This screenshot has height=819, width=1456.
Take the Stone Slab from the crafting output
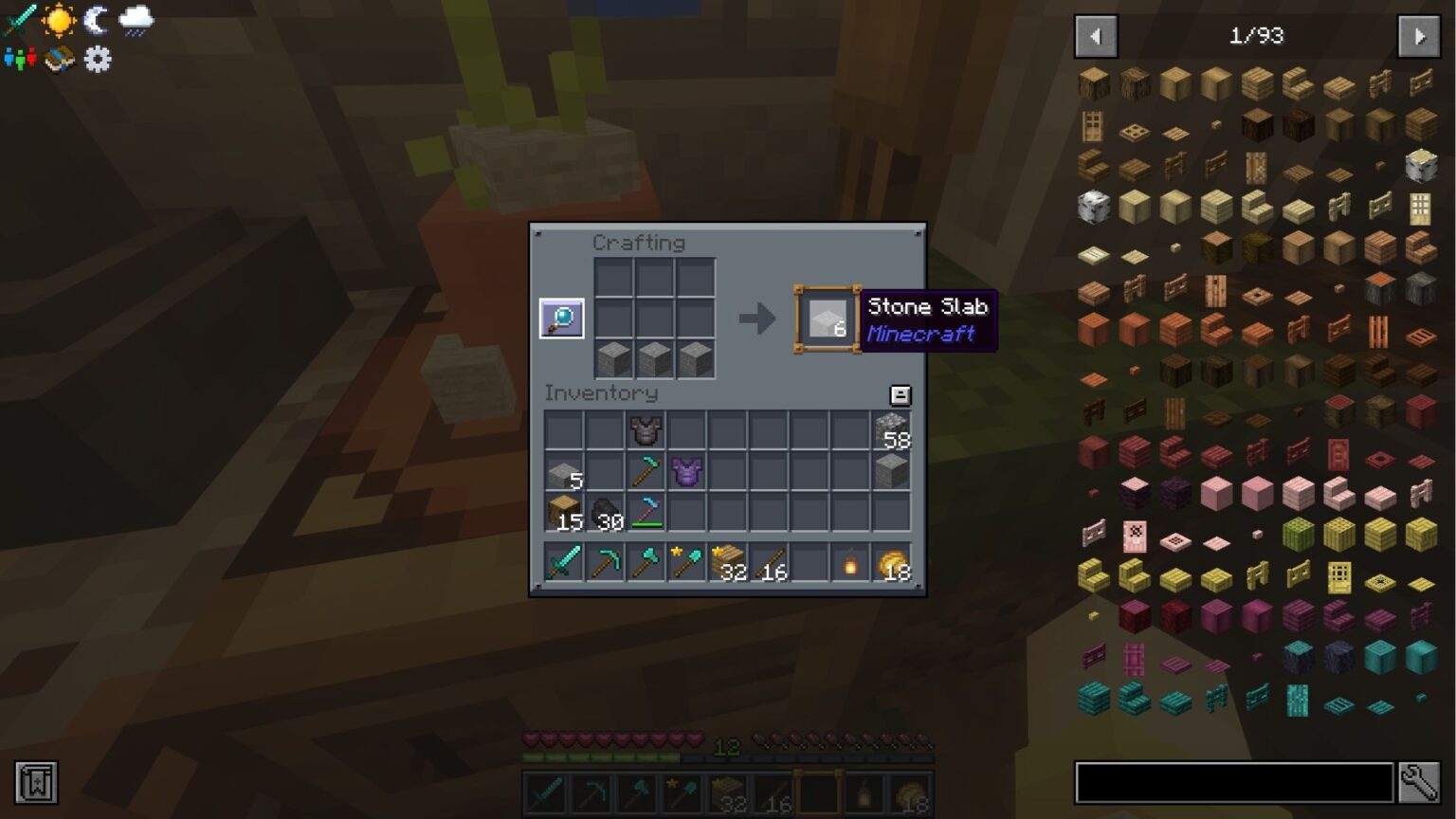tap(827, 319)
